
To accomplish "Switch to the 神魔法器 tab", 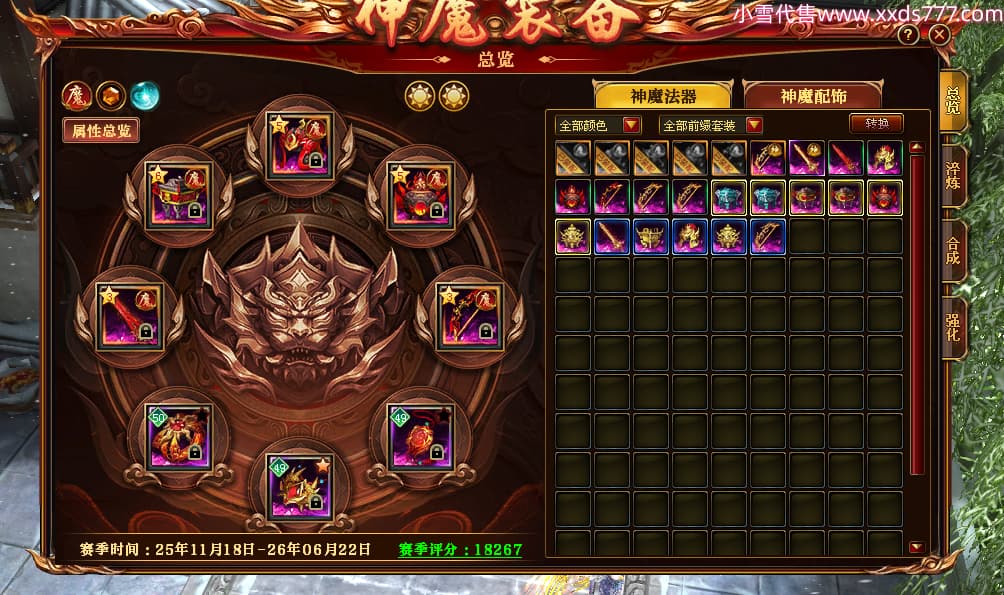I will pos(663,96).
